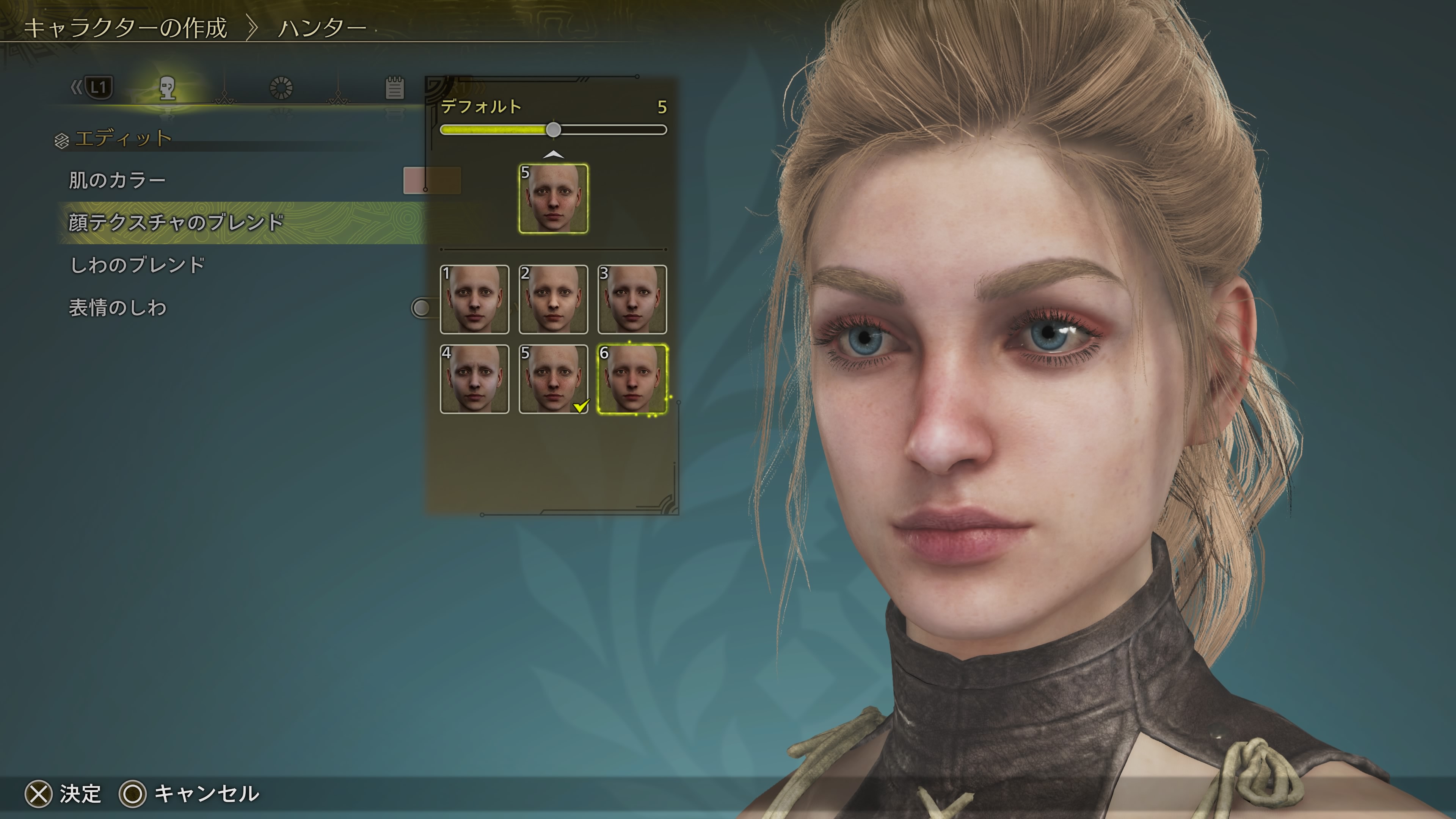Select face texture thumbnail number 4
Viewport: 1456px width, 819px height.
(x=474, y=379)
